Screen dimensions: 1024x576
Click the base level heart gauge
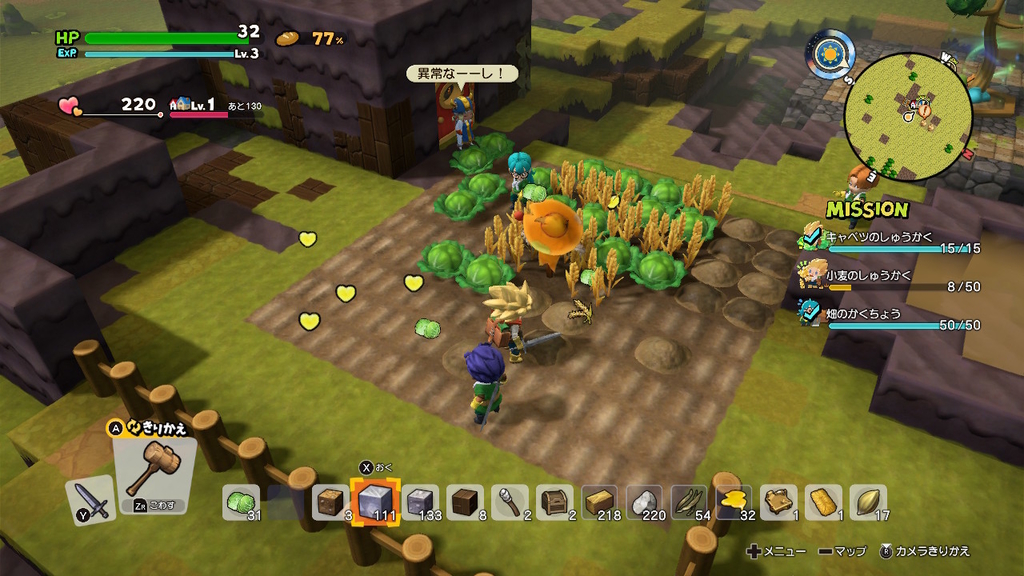pyautogui.click(x=110, y=106)
